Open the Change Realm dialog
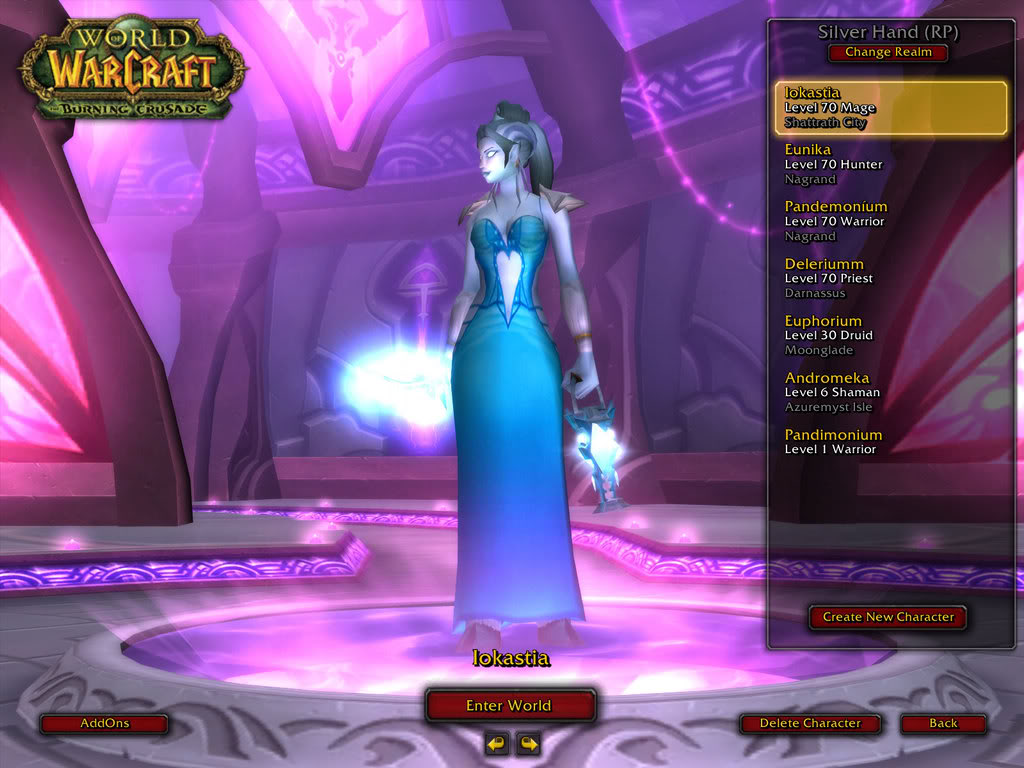 [x=888, y=52]
